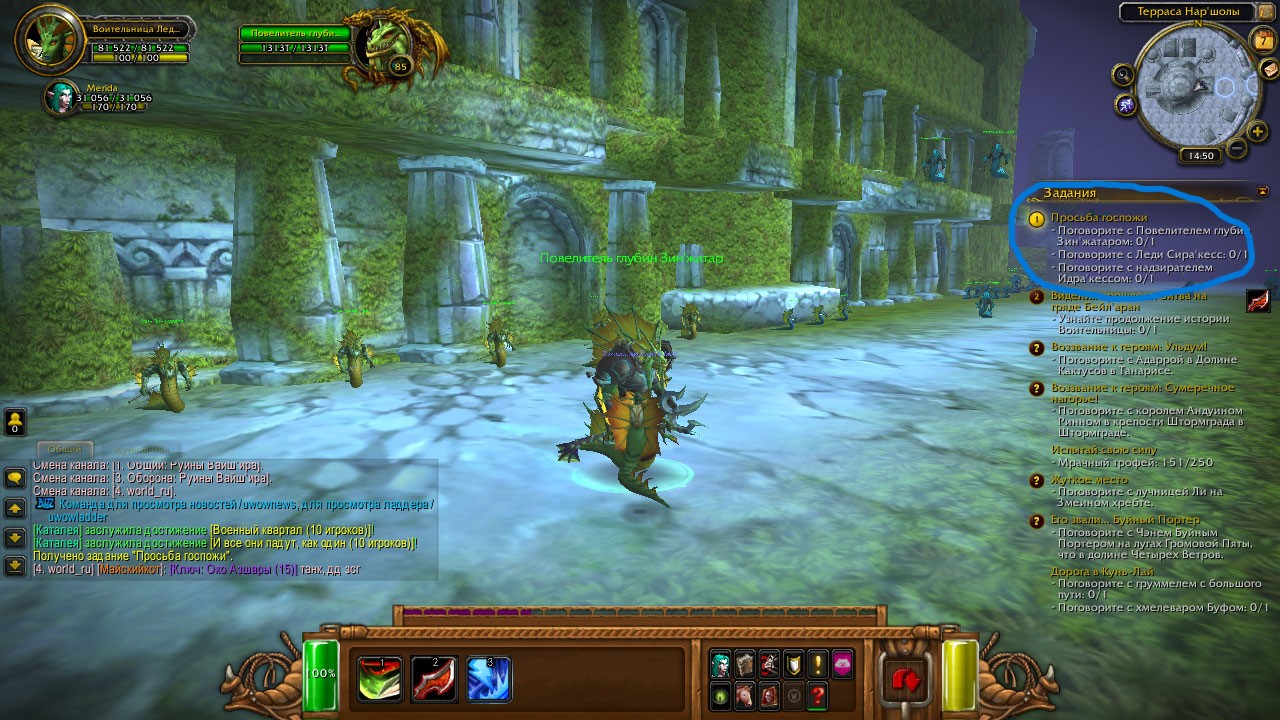Switch to the Общий chat tab

click(x=65, y=450)
